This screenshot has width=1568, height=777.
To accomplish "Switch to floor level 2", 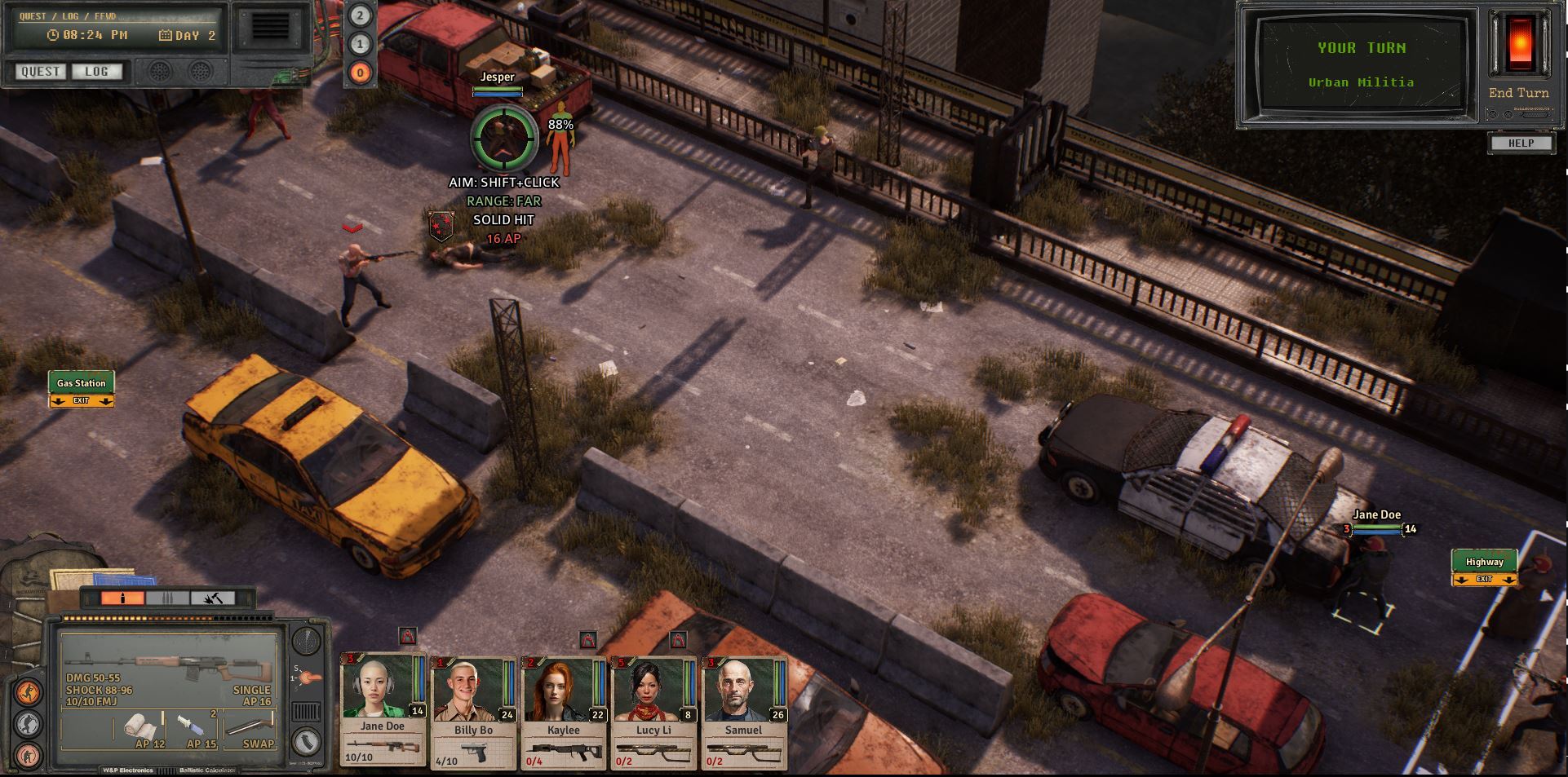I will (x=360, y=15).
